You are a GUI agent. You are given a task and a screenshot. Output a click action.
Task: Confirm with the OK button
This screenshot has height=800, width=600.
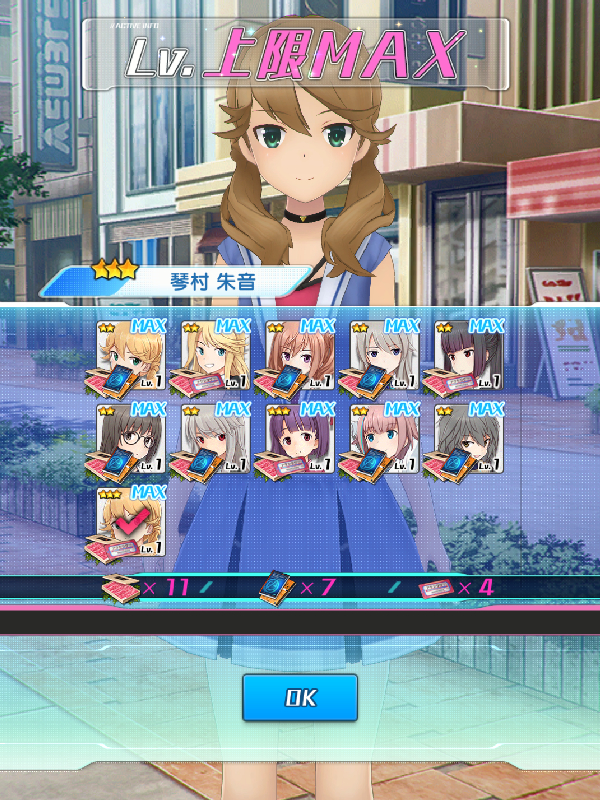[x=300, y=697]
